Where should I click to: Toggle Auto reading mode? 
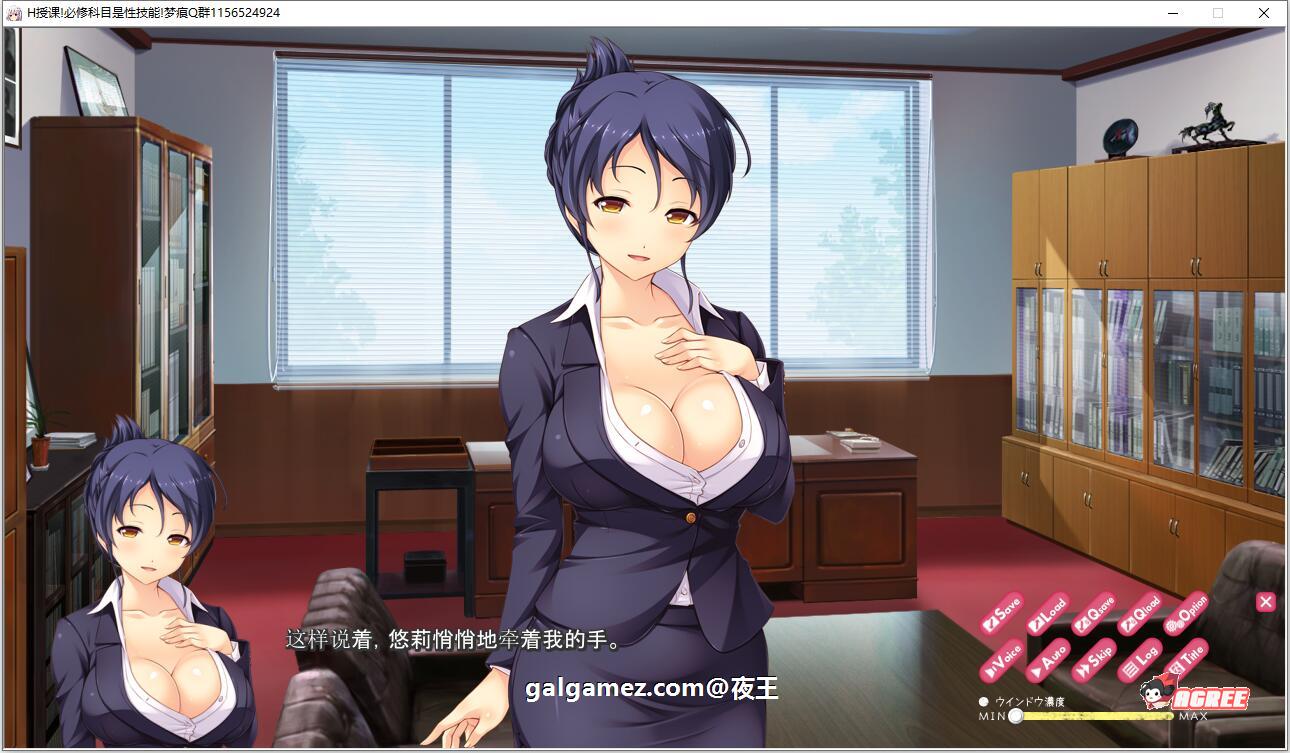1047,661
